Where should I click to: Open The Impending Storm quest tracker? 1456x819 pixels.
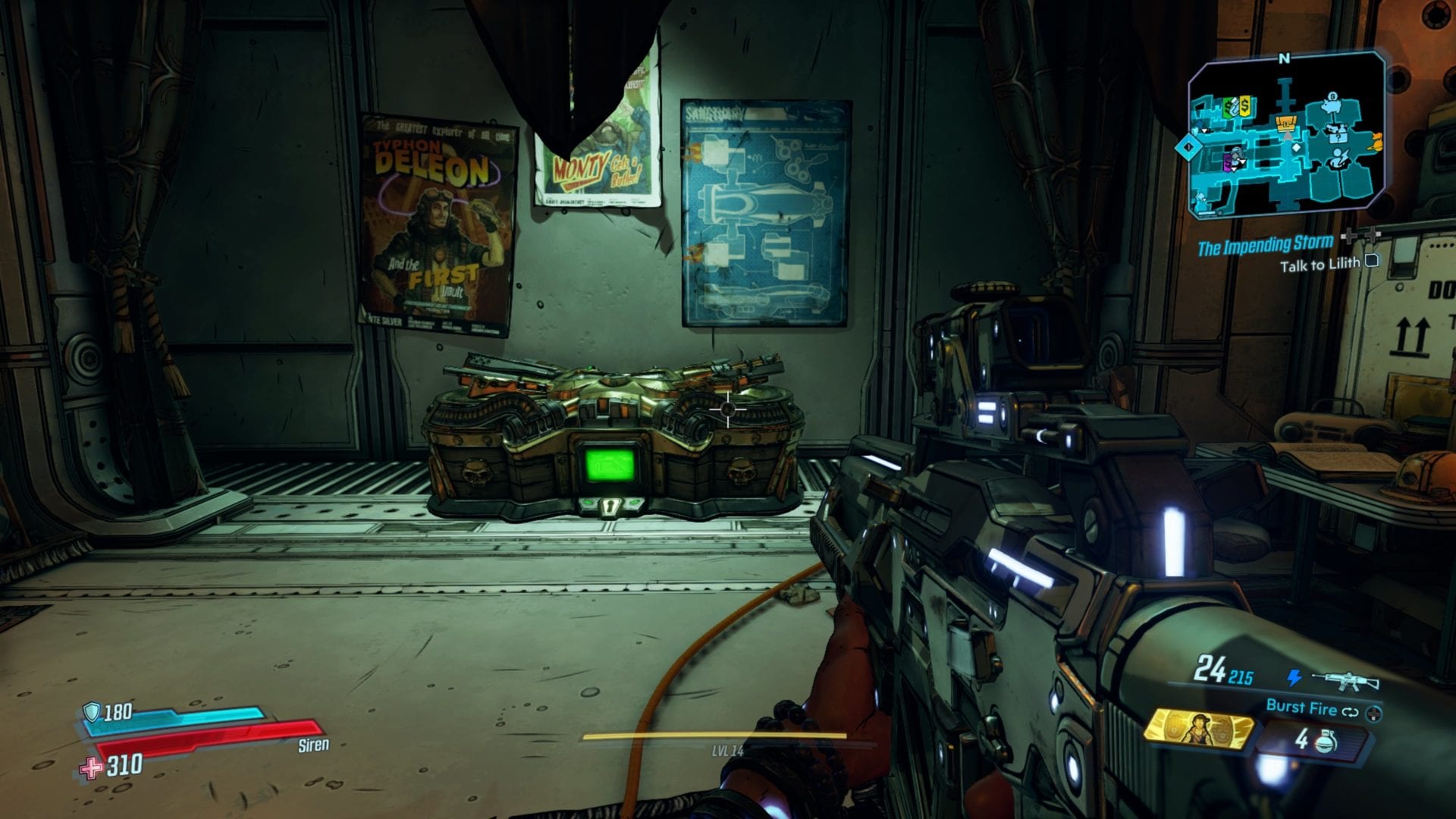[1264, 244]
